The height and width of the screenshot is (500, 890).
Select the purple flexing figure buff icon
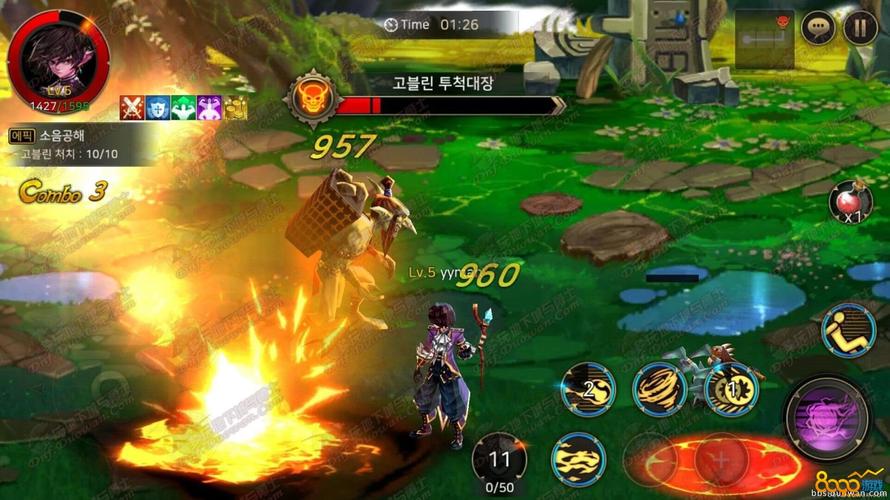[x=209, y=107]
